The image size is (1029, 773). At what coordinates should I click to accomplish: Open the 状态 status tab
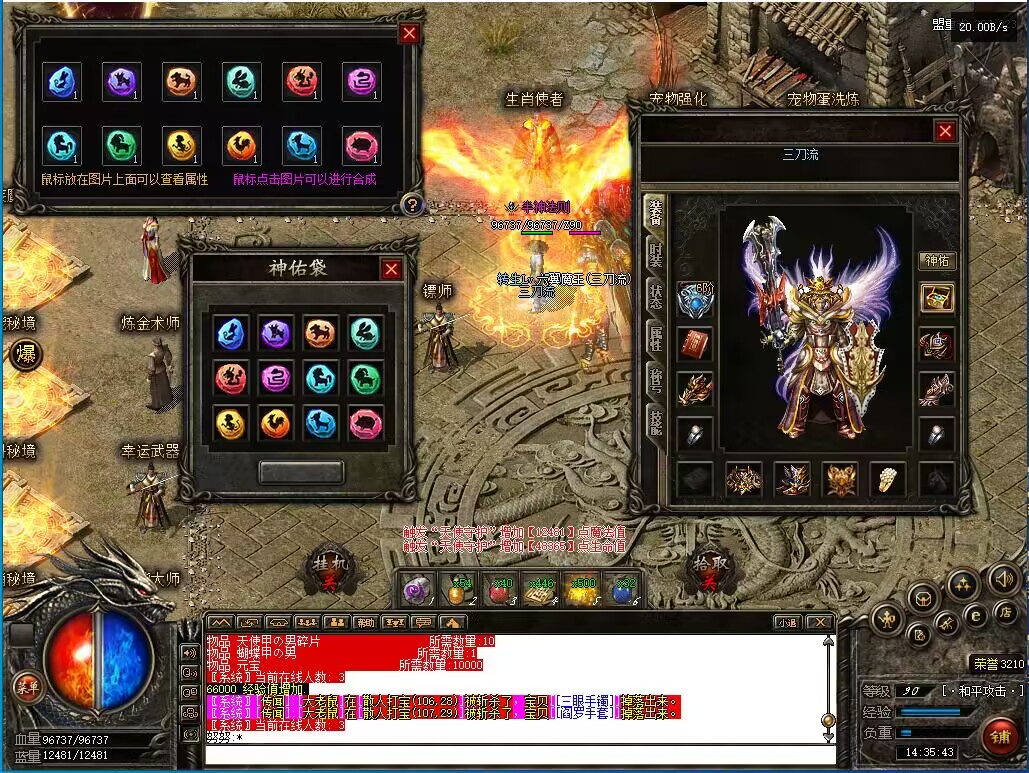(x=655, y=297)
